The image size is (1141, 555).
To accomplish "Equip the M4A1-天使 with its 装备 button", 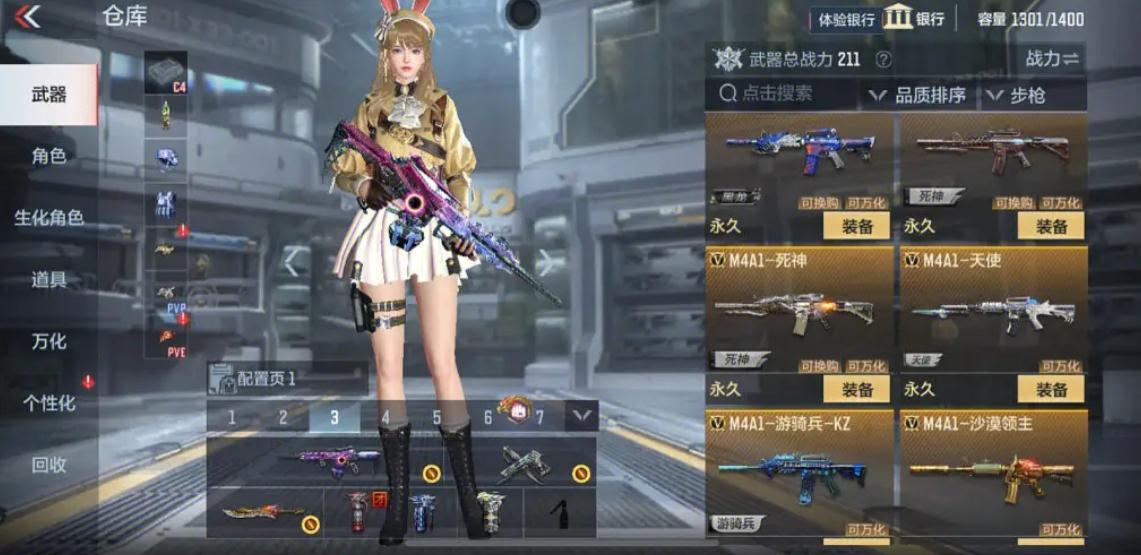I will tap(1051, 389).
